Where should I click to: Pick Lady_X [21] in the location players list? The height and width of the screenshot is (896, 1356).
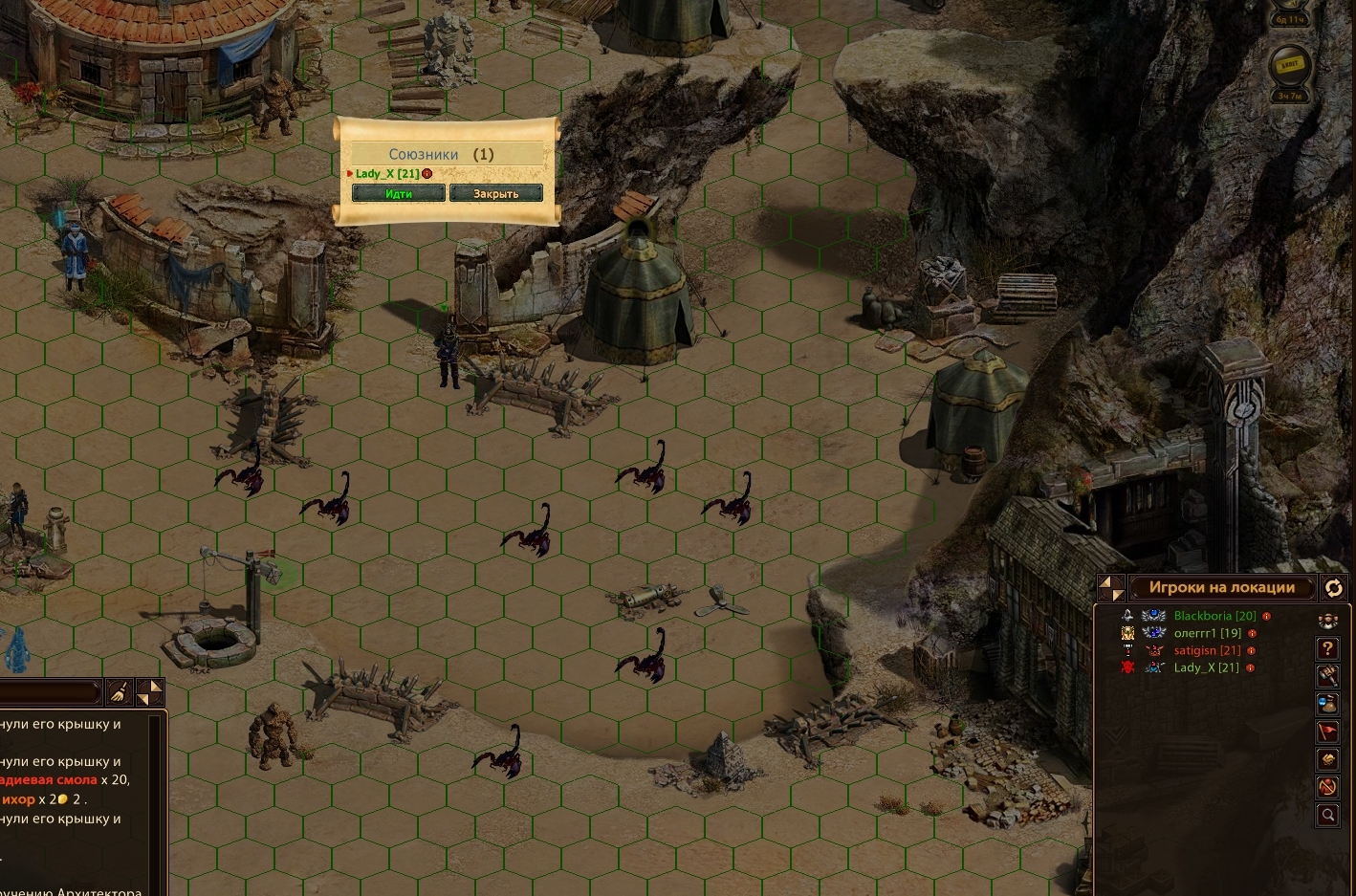coord(1206,667)
